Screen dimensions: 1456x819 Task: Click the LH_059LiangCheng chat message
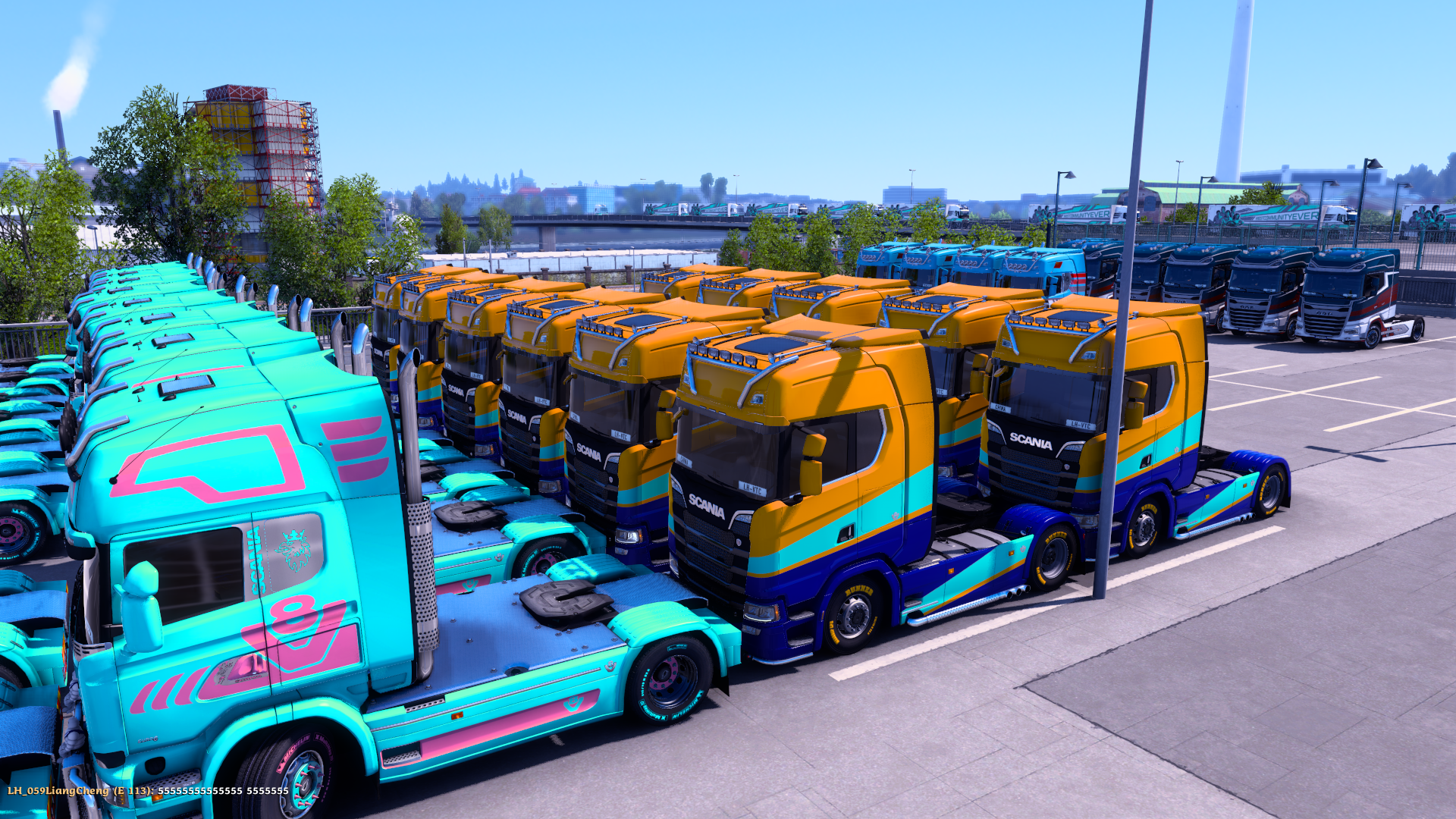click(x=148, y=791)
